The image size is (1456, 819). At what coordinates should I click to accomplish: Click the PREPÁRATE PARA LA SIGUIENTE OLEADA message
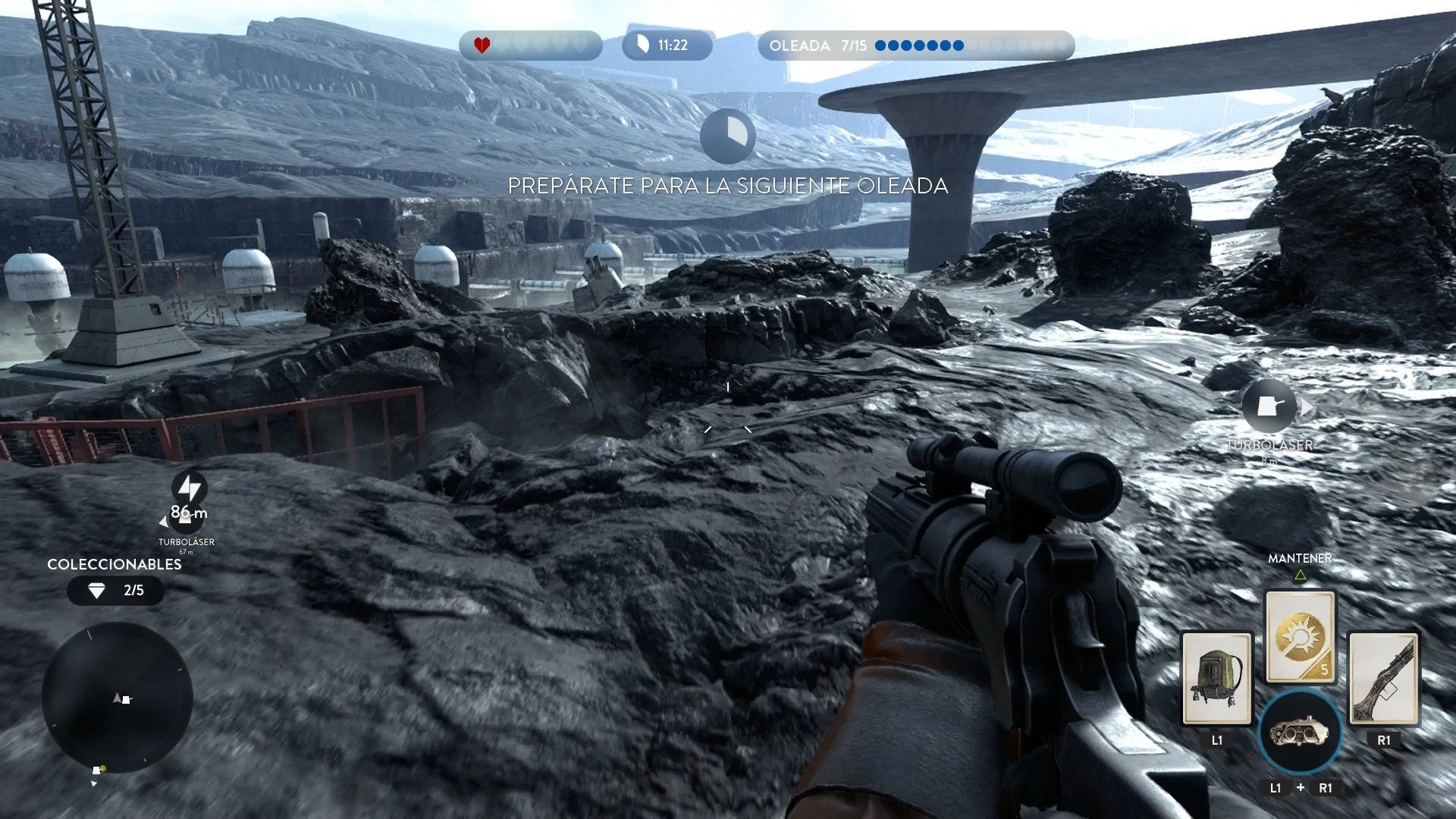(728, 184)
